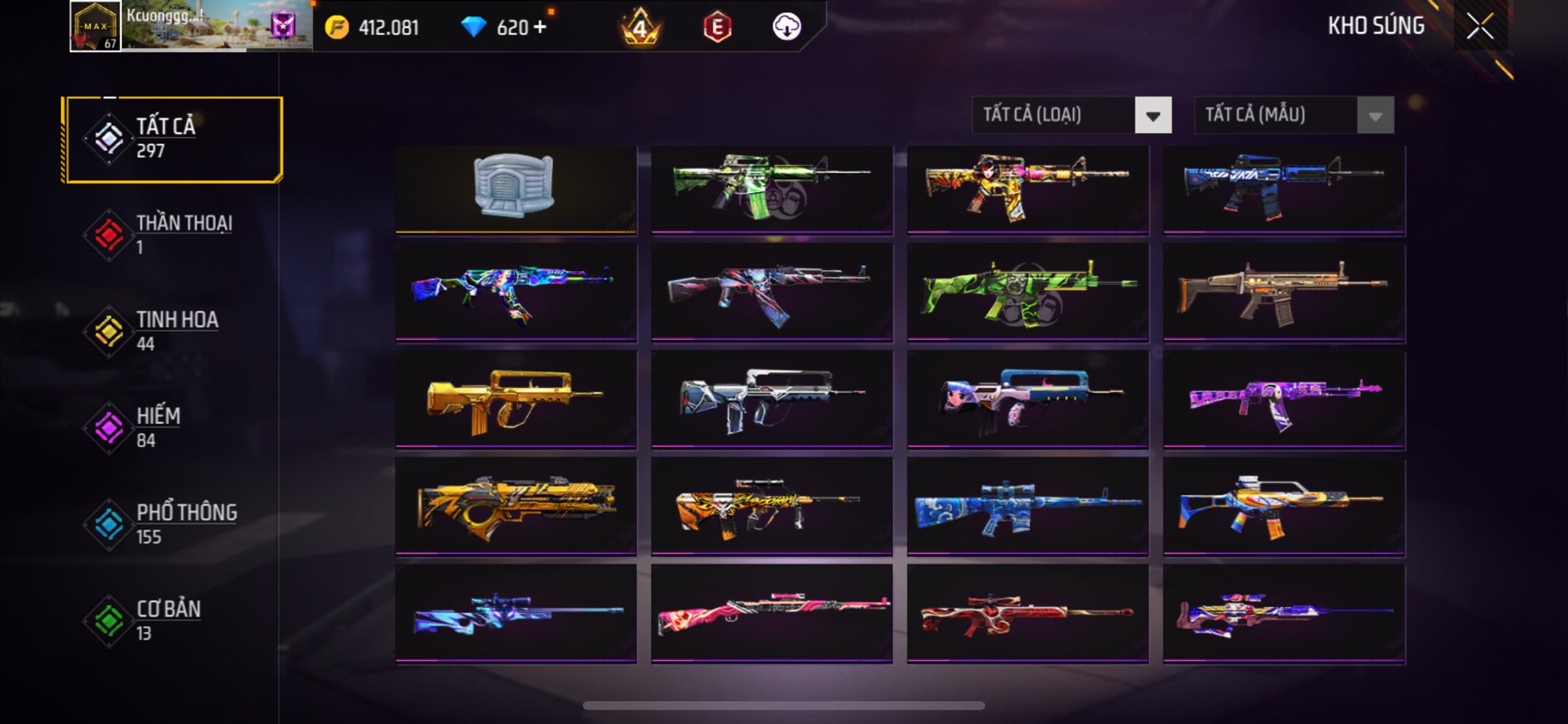Screen dimensions: 1568x724
Task: Click the red E badge icon
Action: pos(717,28)
